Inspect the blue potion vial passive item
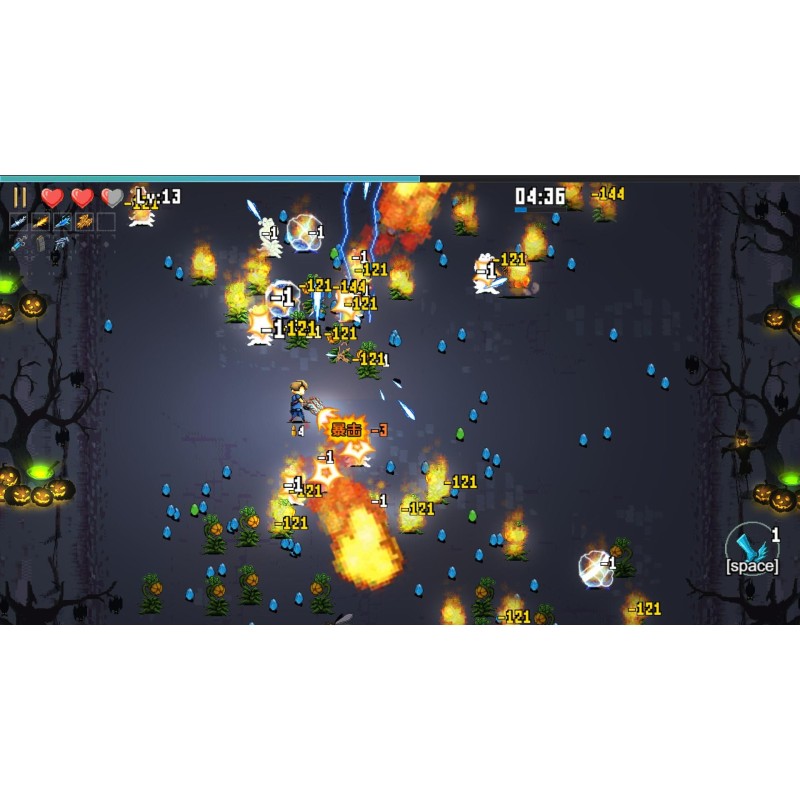800x800 pixels. click(x=19, y=243)
